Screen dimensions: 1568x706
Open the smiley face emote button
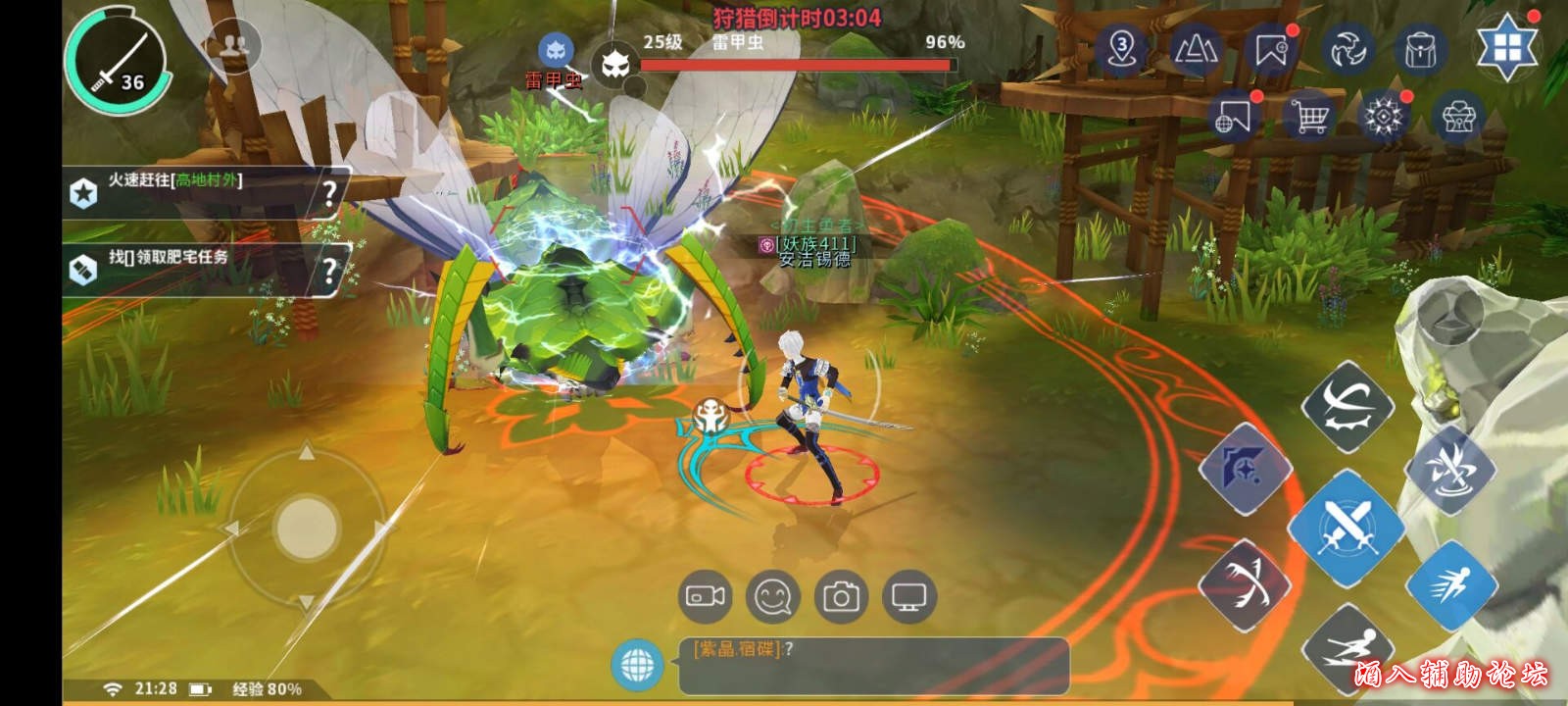[772, 596]
